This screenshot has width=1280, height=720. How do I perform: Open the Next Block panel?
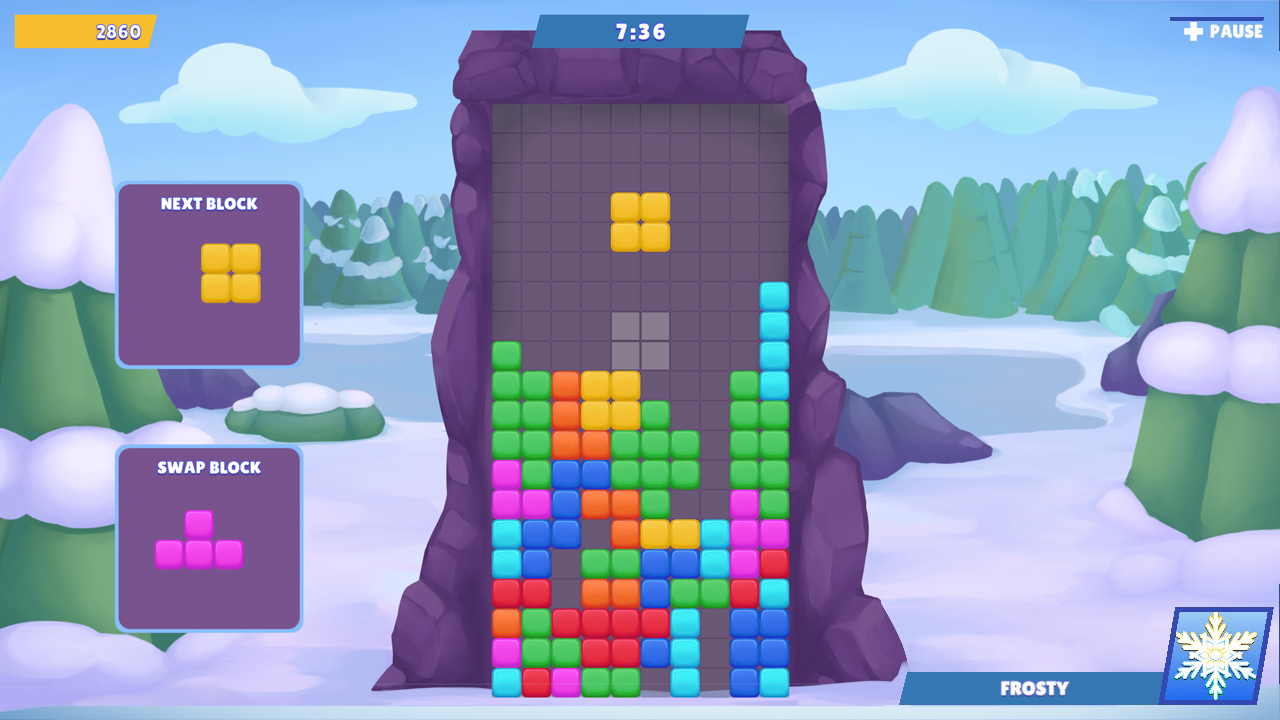208,275
